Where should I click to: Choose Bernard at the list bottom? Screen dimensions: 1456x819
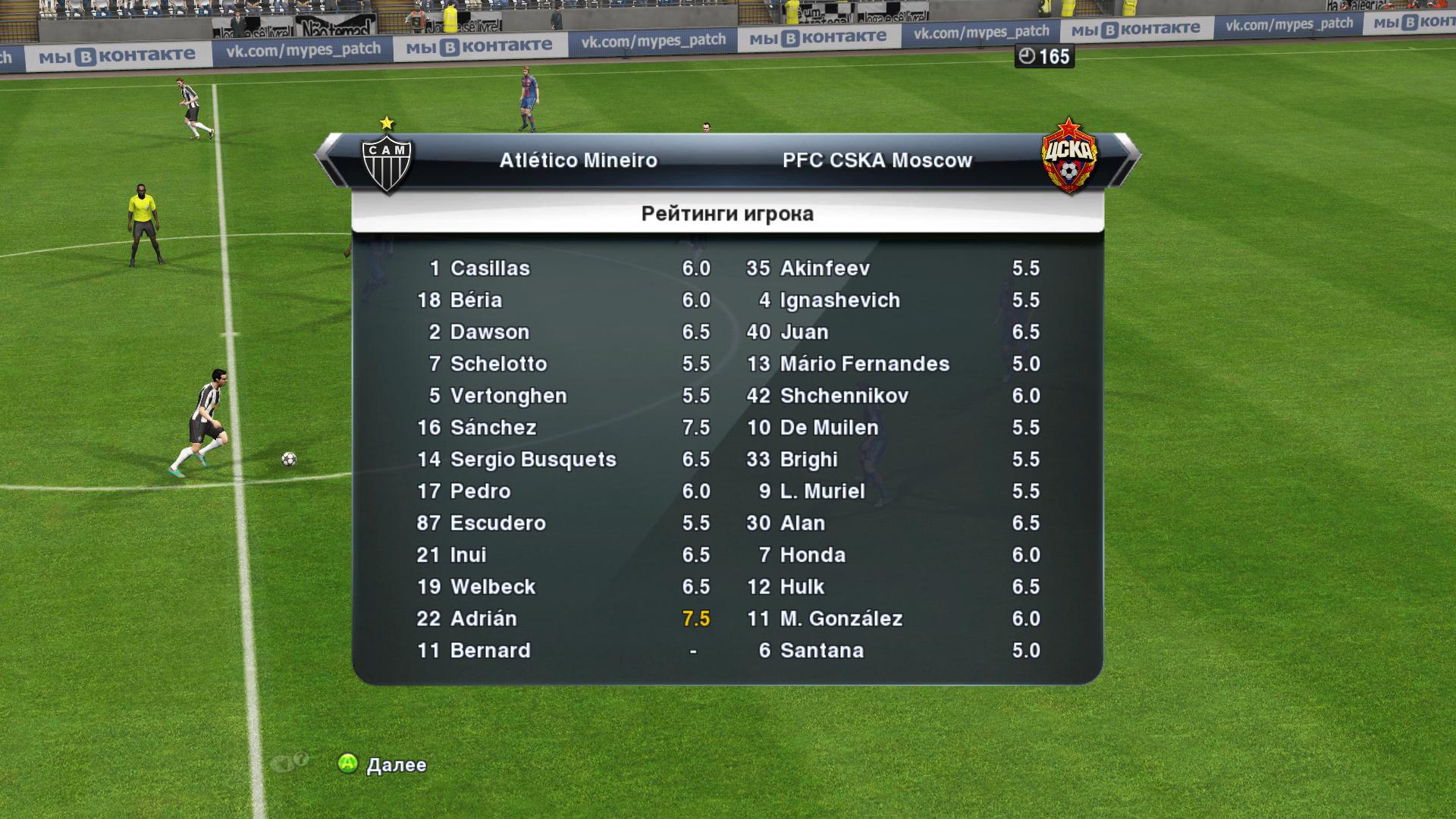tap(490, 651)
